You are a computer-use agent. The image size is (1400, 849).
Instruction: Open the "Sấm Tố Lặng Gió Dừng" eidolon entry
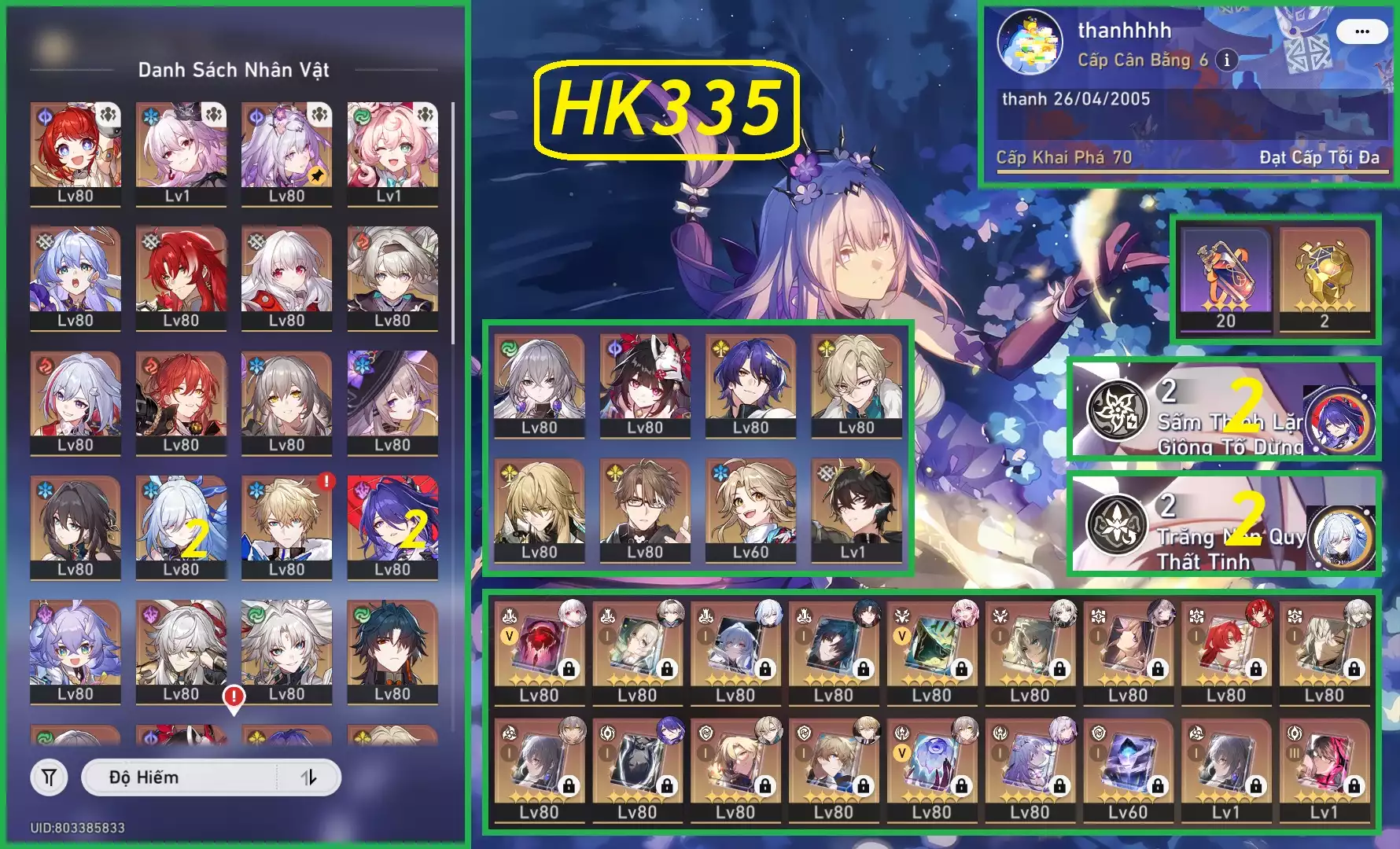coord(1223,410)
